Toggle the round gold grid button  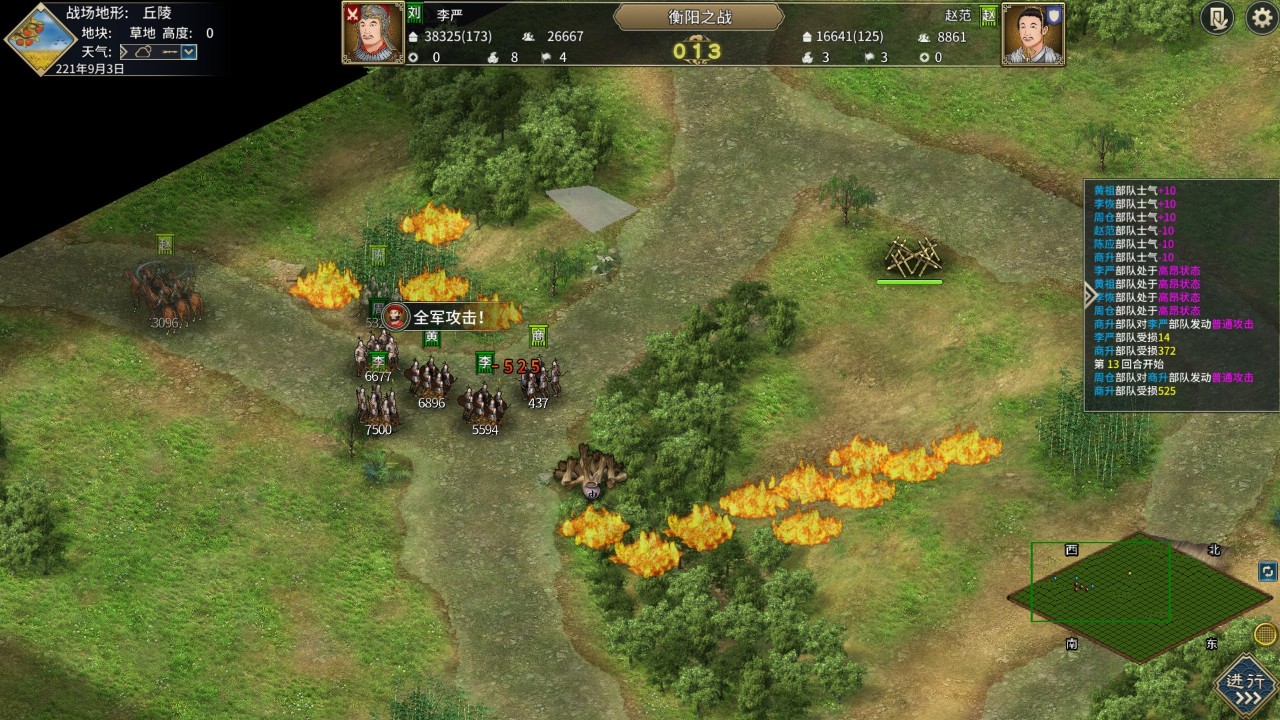(x=1265, y=634)
